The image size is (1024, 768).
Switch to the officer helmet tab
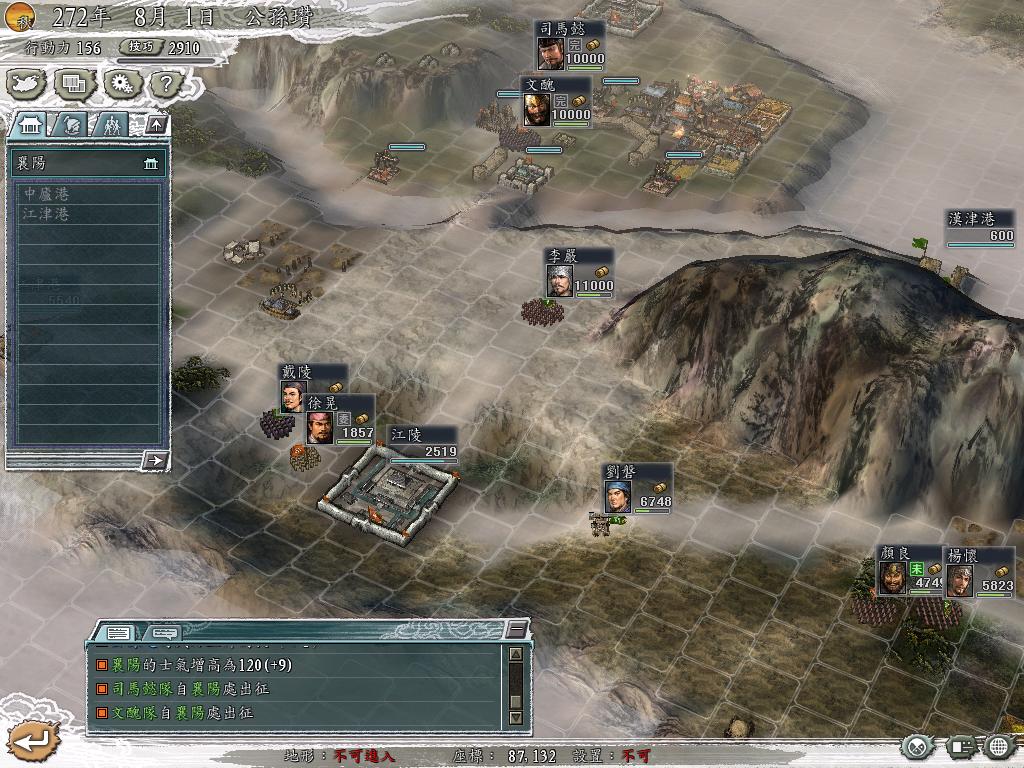coord(71,125)
